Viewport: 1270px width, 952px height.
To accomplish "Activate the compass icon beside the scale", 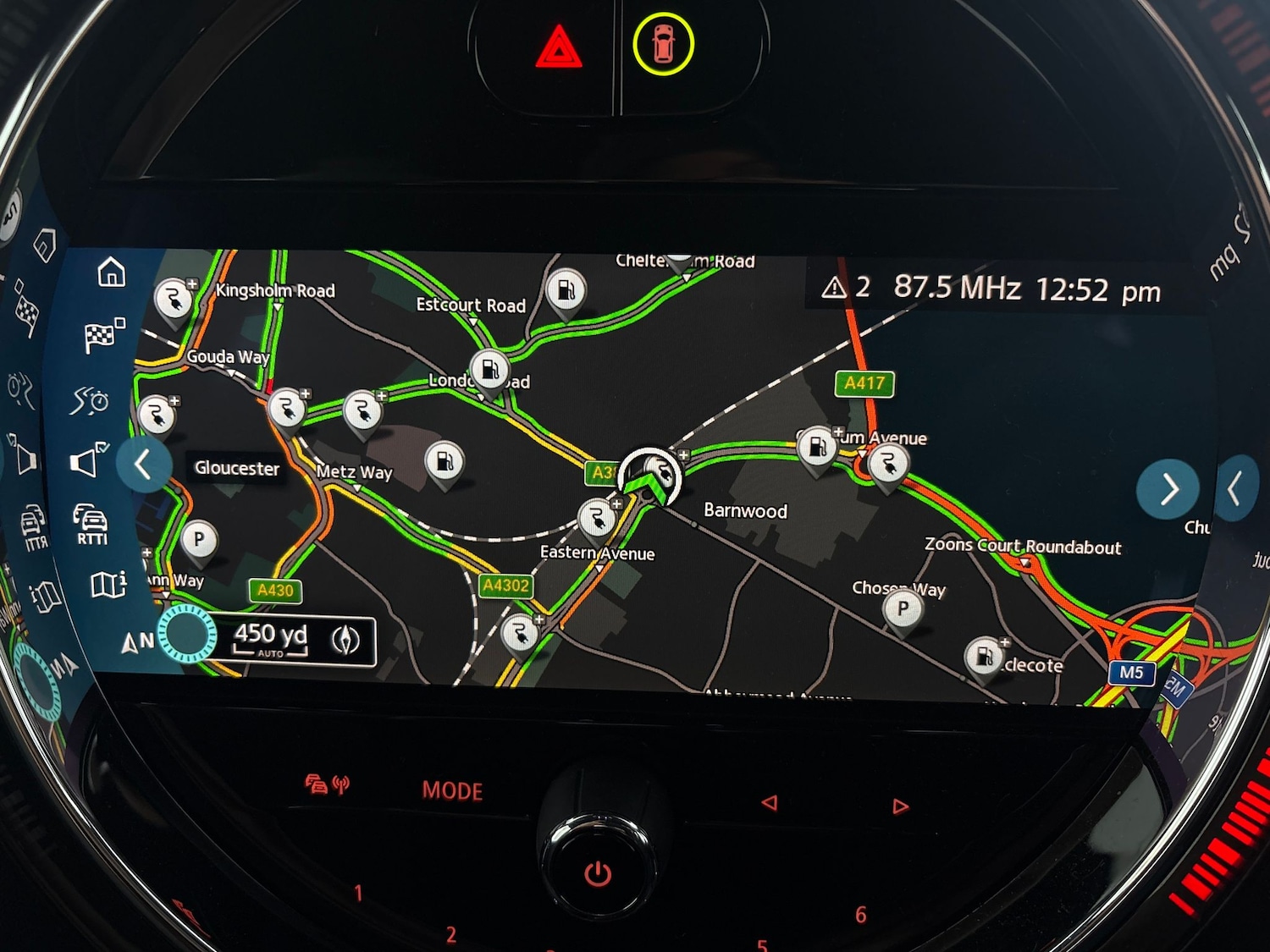I will (x=345, y=641).
